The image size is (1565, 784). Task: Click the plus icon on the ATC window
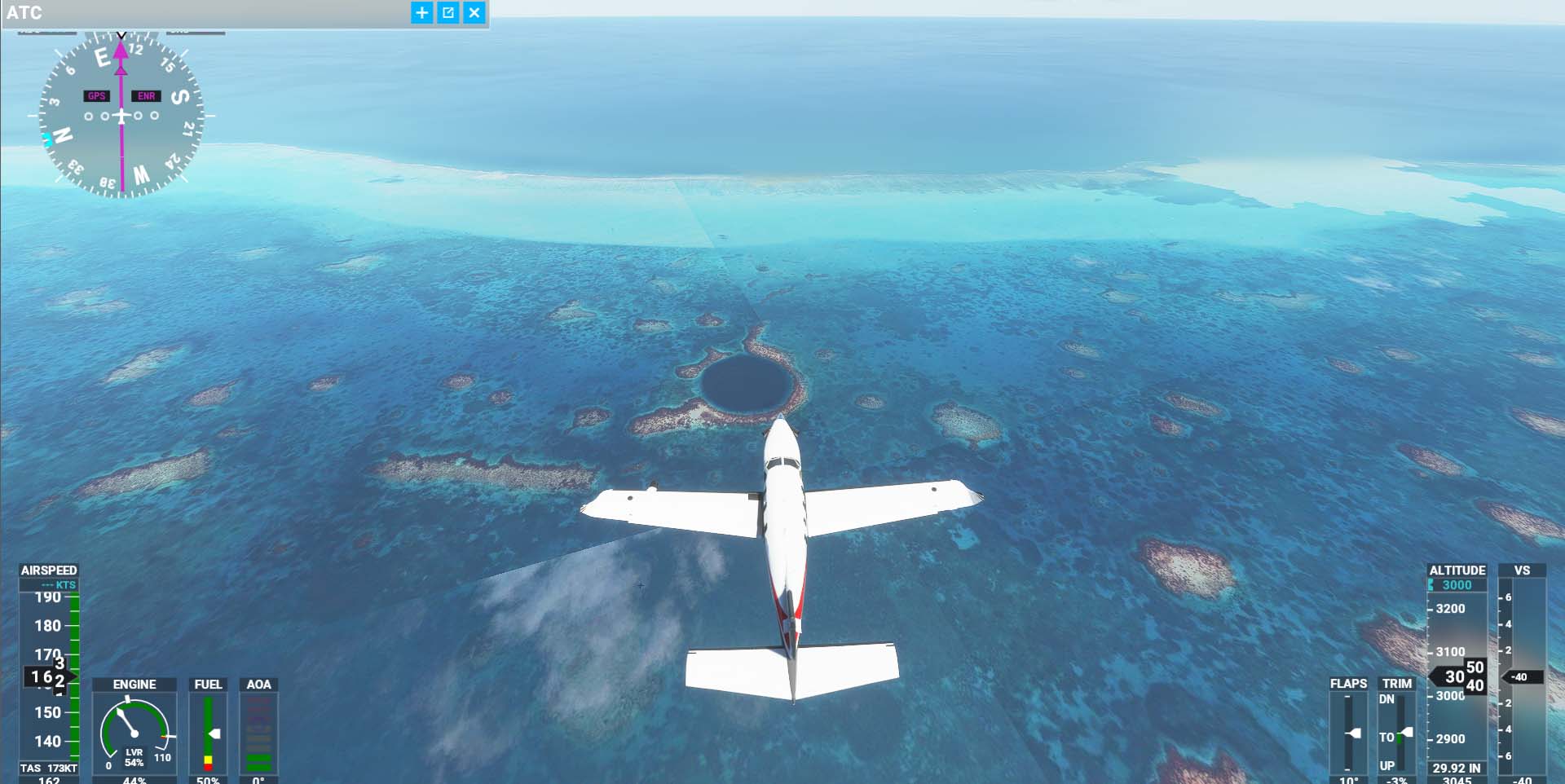click(421, 13)
